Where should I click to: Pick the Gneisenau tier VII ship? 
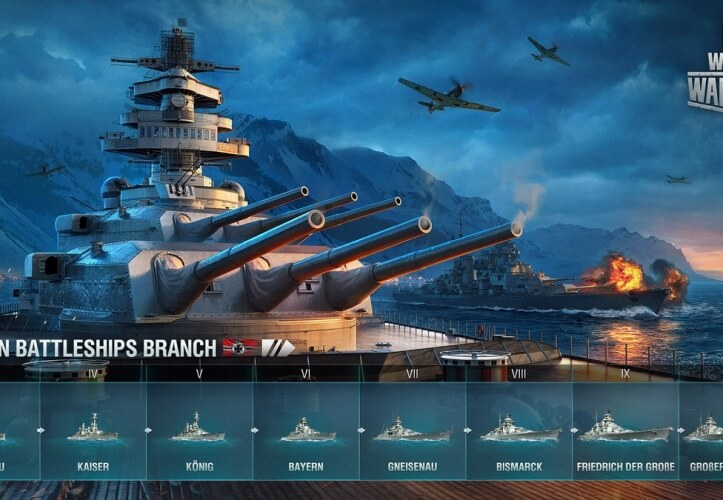(412, 430)
